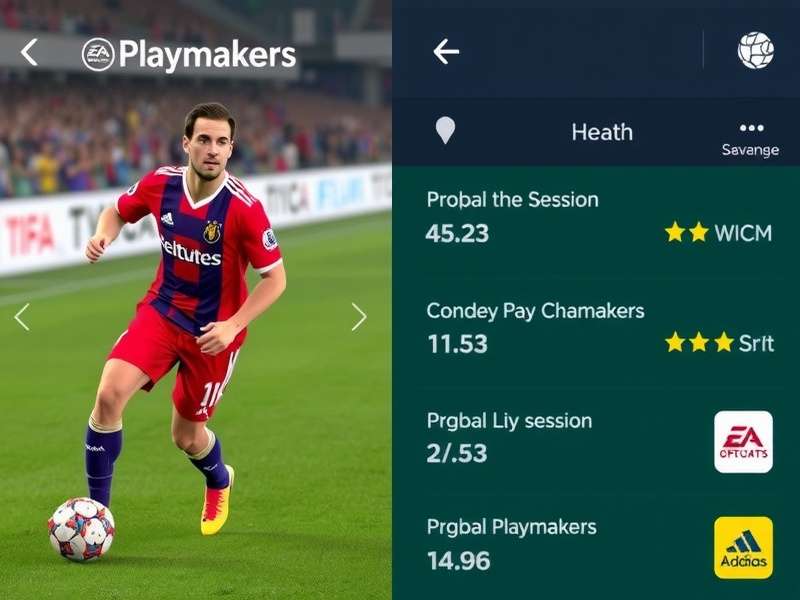This screenshot has height=600, width=800.
Task: Show the next player
Action: coord(359,317)
